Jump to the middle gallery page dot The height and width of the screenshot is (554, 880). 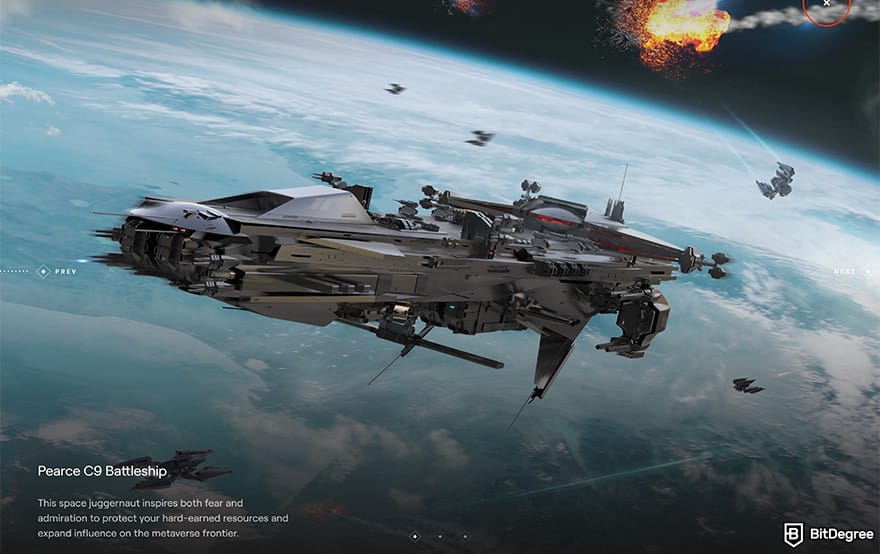[440, 536]
